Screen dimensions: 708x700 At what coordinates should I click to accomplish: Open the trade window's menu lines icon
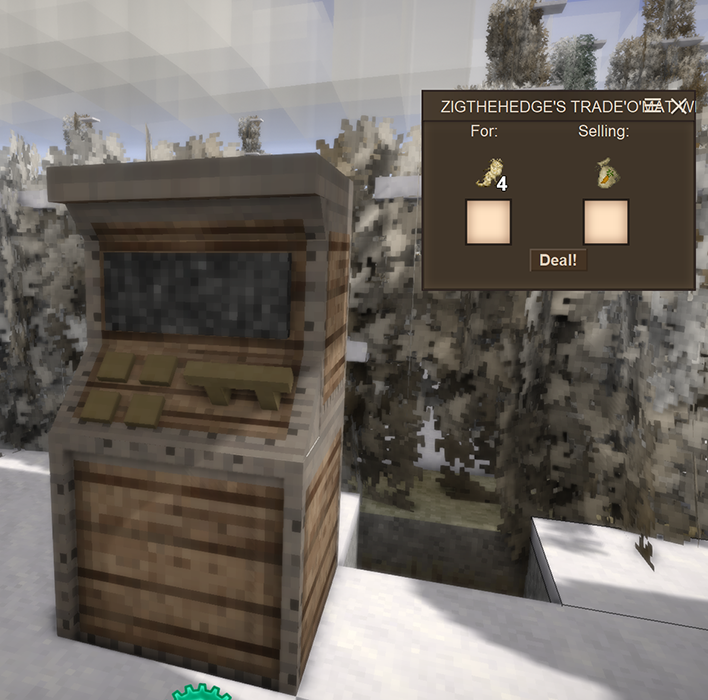pos(654,105)
